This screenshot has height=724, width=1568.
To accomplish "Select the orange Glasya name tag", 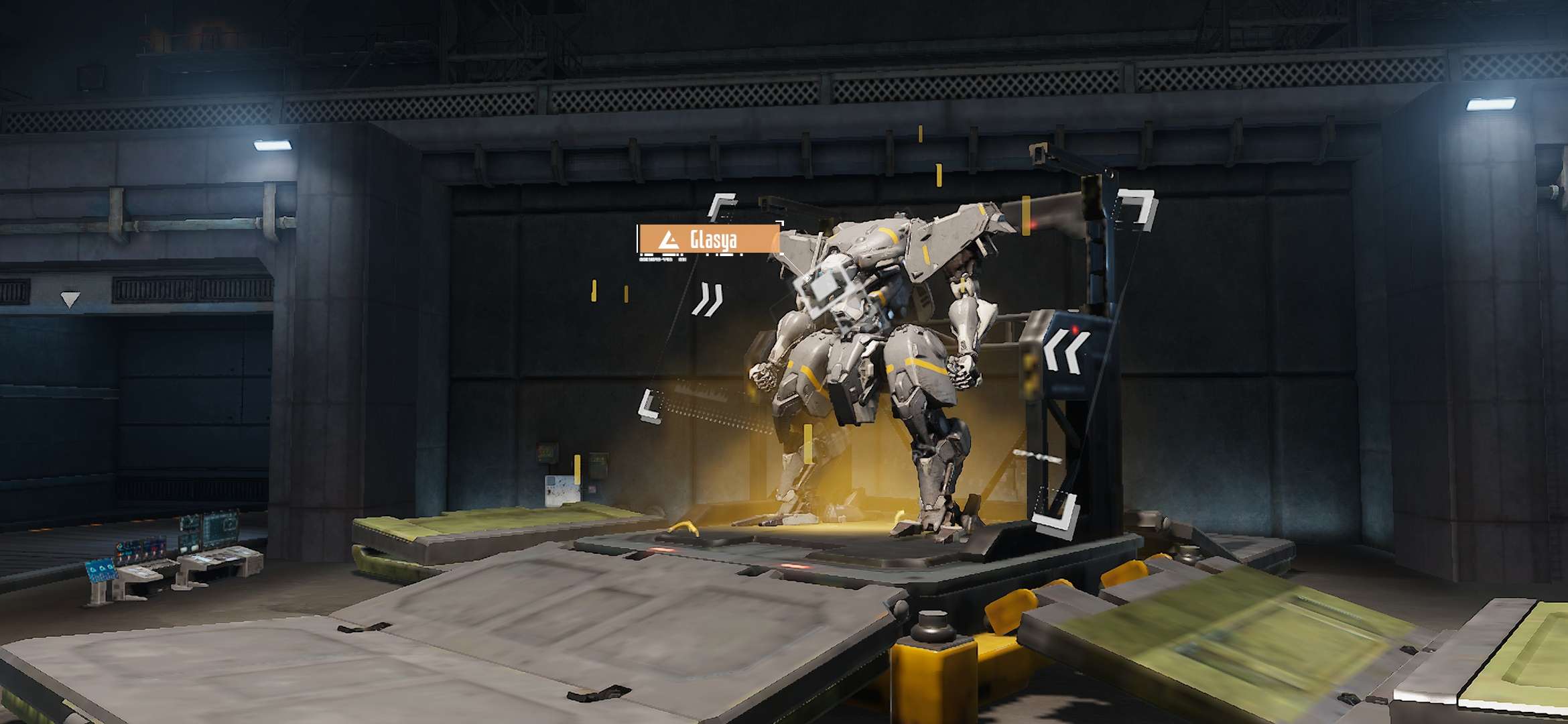I will [709, 239].
